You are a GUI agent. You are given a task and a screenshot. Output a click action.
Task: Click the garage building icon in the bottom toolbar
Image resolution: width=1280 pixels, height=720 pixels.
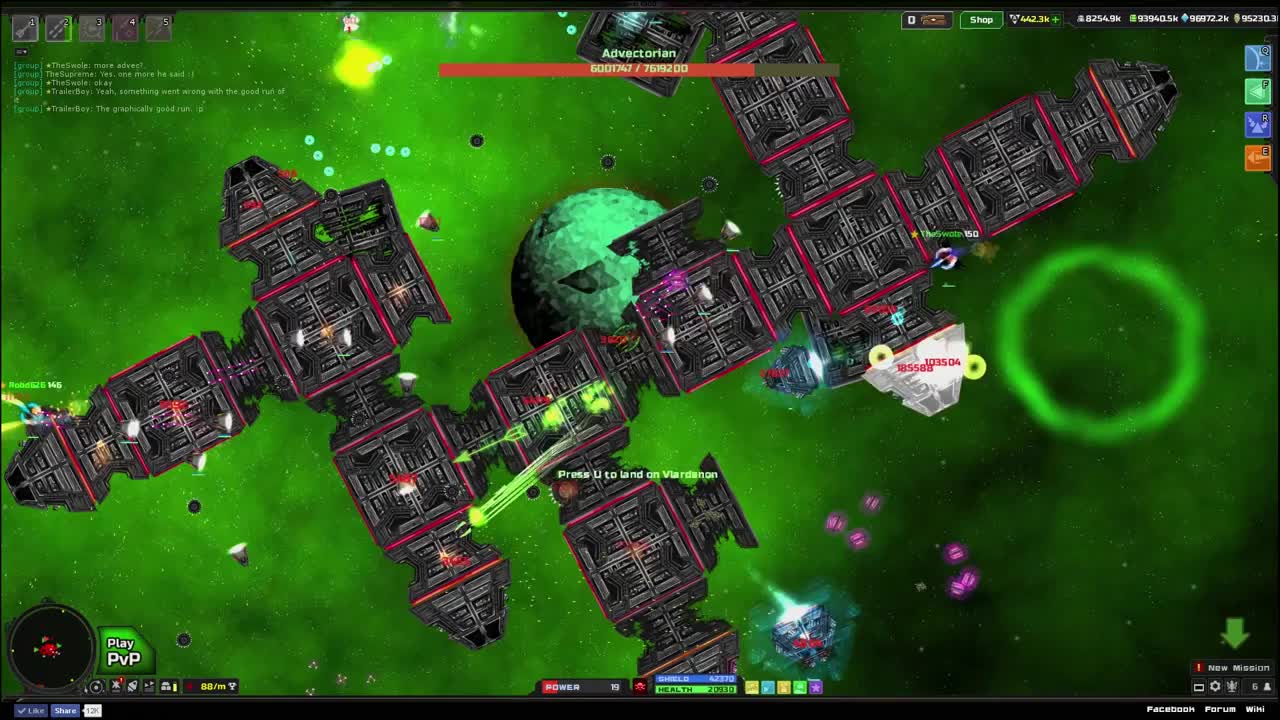click(x=165, y=687)
